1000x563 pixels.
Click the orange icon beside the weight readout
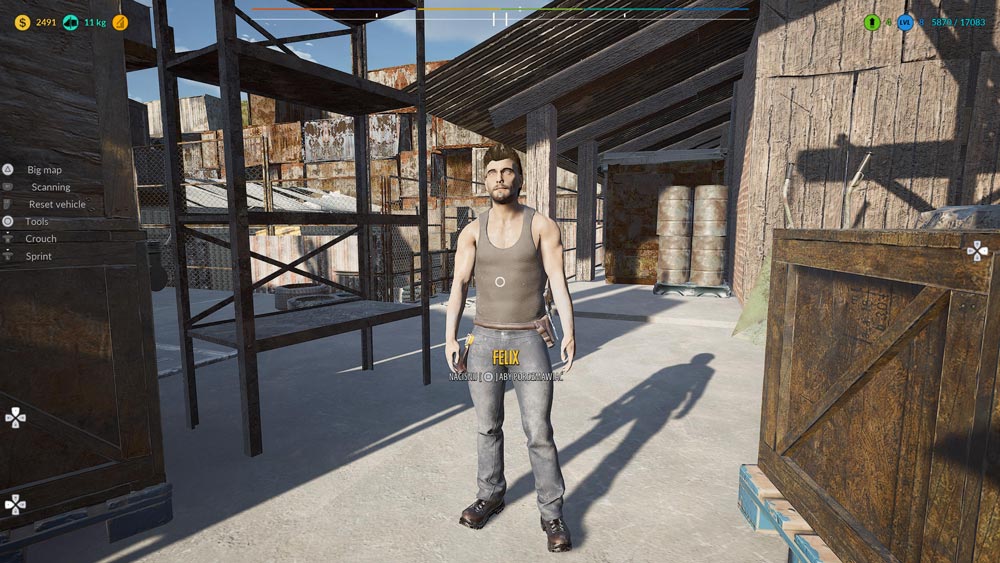click(120, 22)
